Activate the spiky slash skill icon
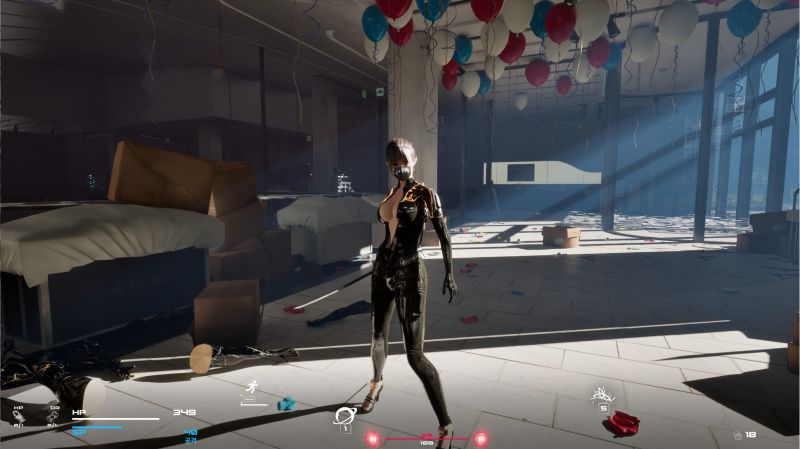 [x=603, y=392]
